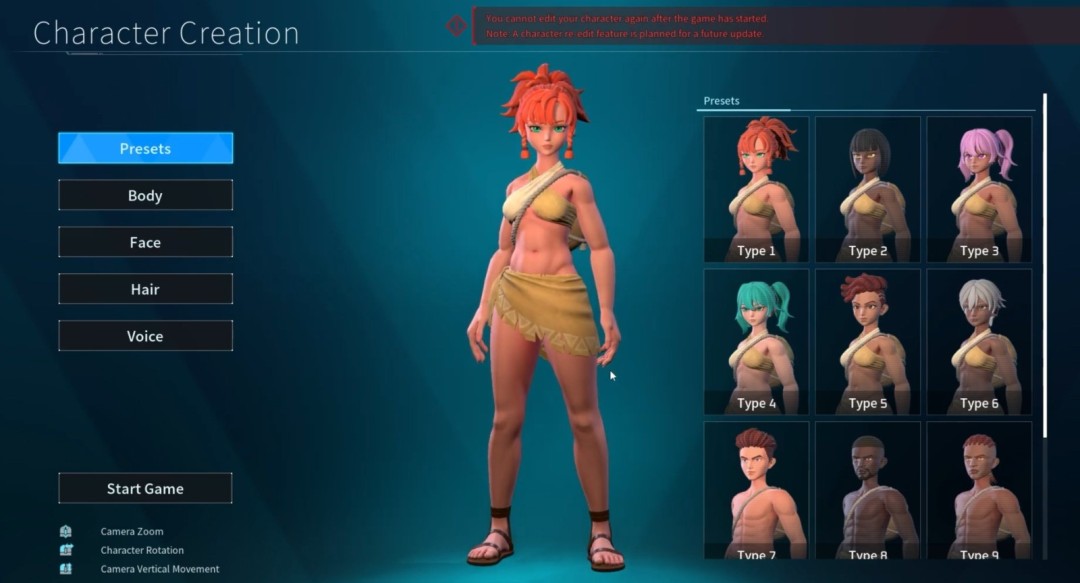Image resolution: width=1080 pixels, height=583 pixels.
Task: Pick the Type 3 pink twintails preset
Action: point(979,190)
